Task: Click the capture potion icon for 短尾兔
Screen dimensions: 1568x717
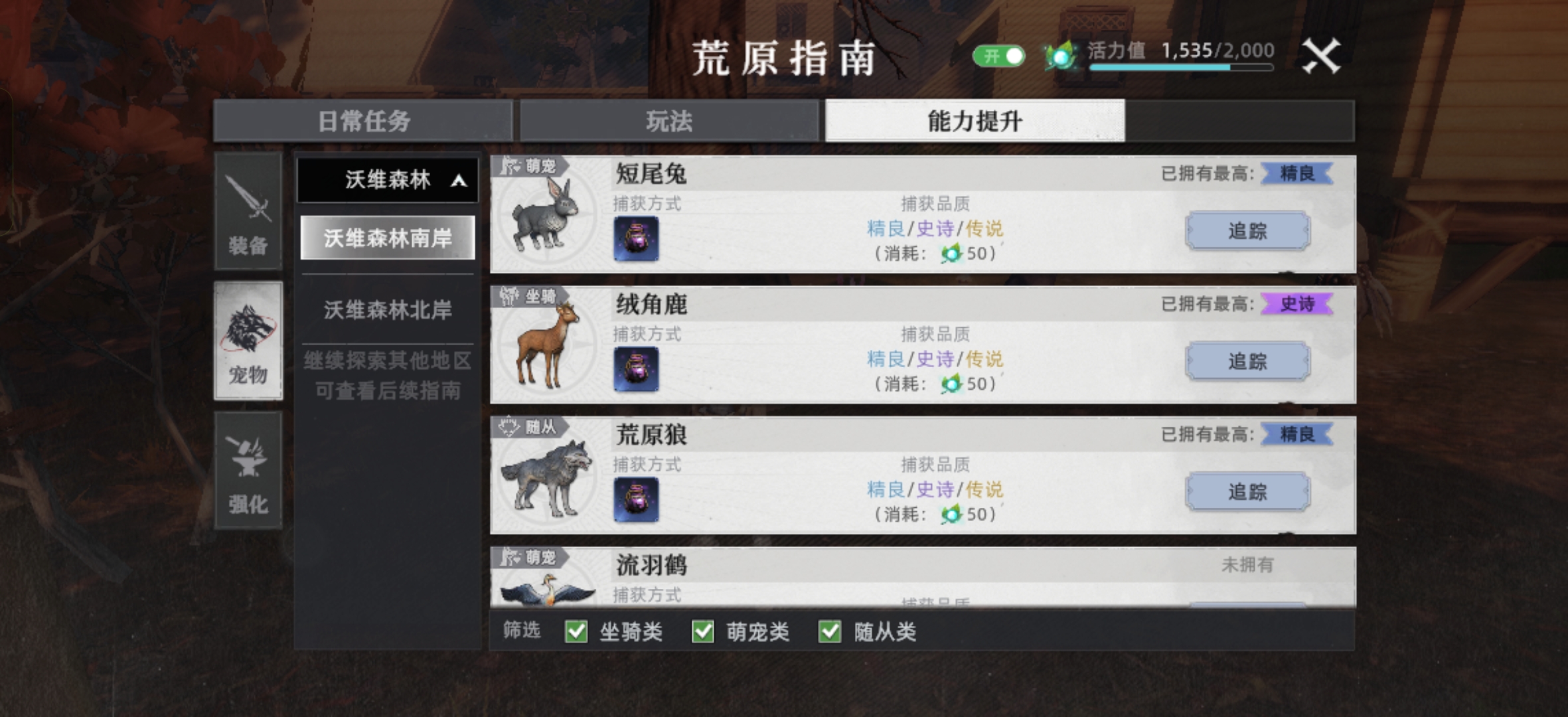Action: [636, 239]
